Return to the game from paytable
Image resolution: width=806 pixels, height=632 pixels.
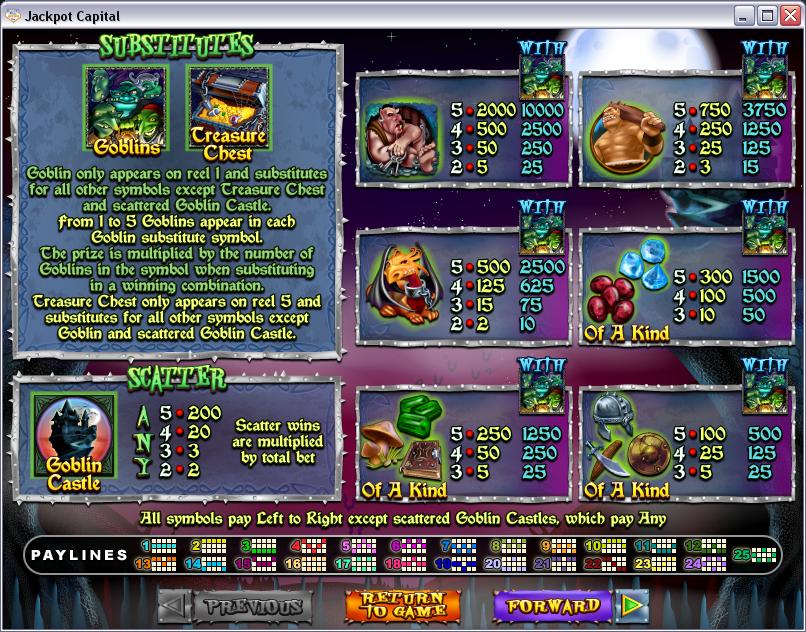pos(403,606)
